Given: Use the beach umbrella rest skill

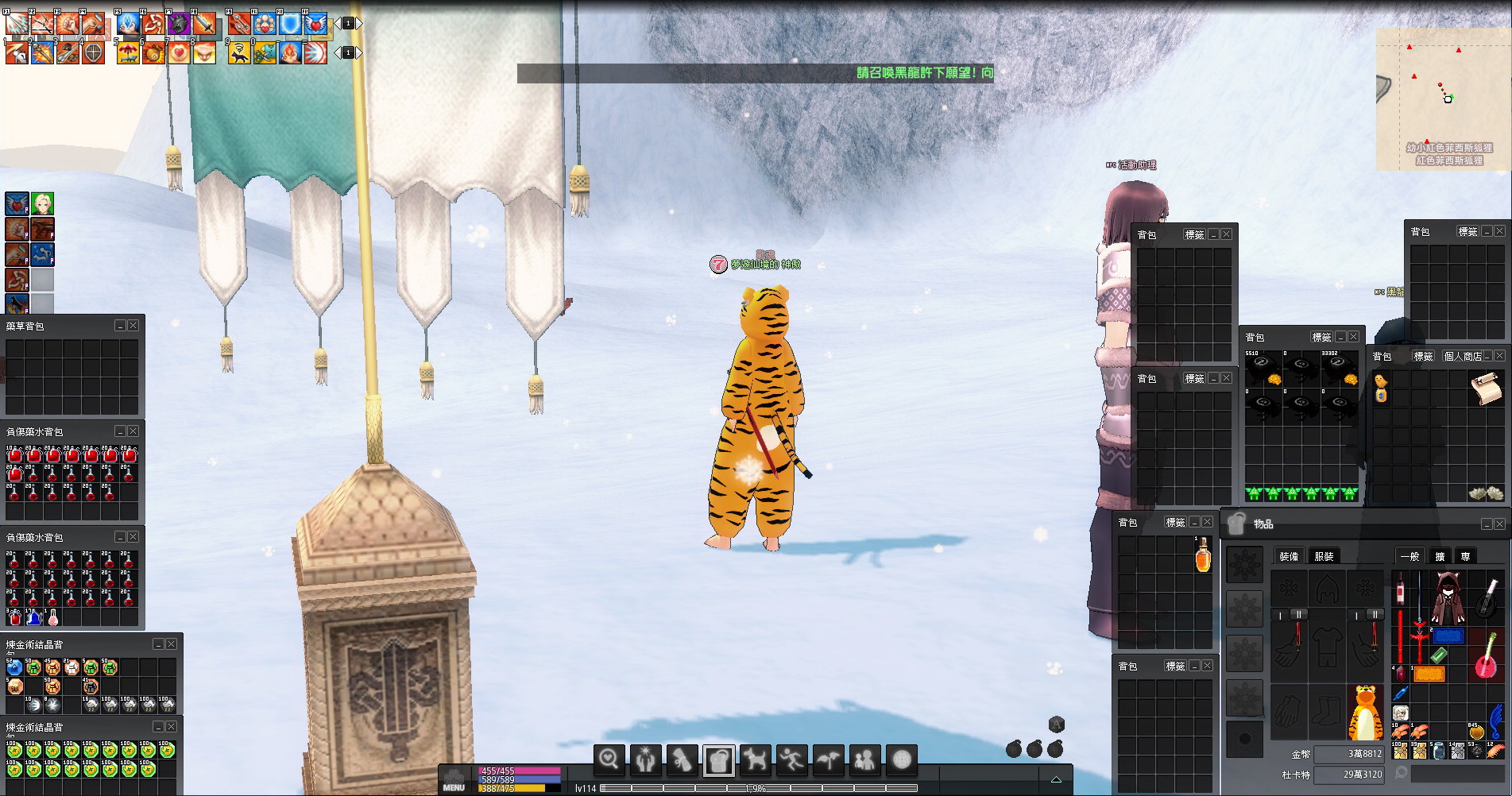Looking at the screenshot, I should [127, 52].
